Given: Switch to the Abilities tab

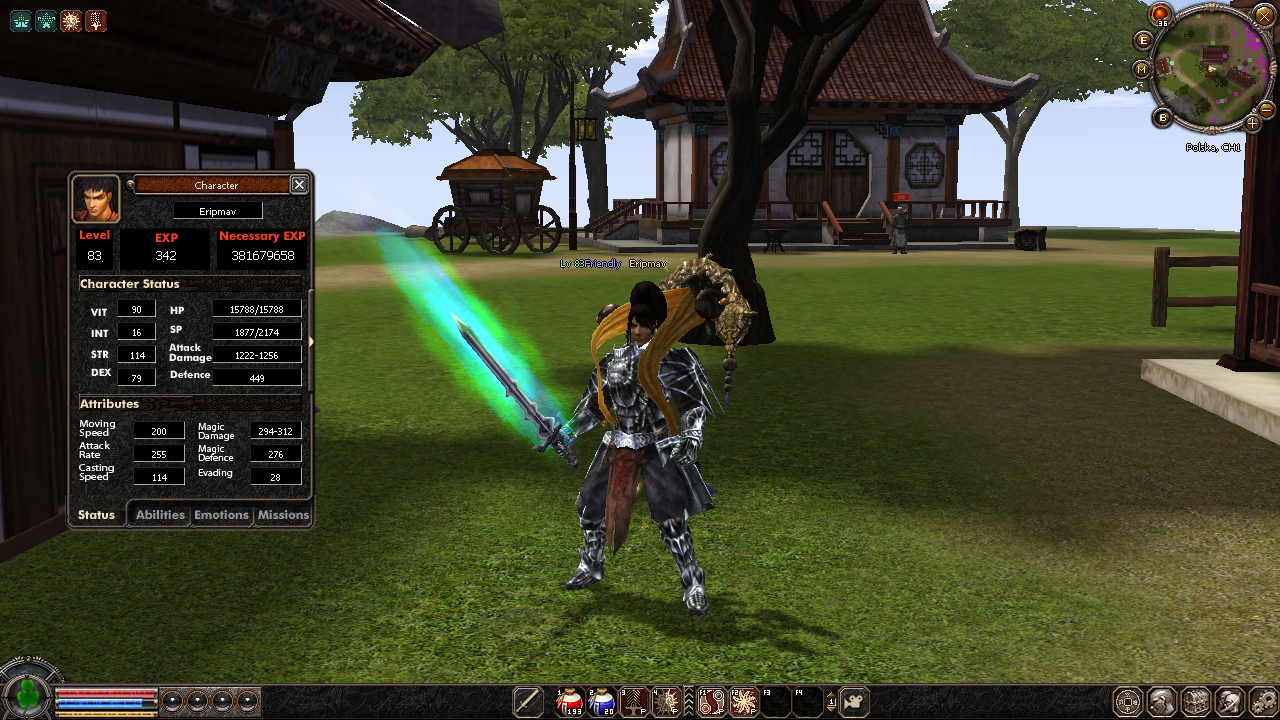Looking at the screenshot, I should (x=160, y=515).
